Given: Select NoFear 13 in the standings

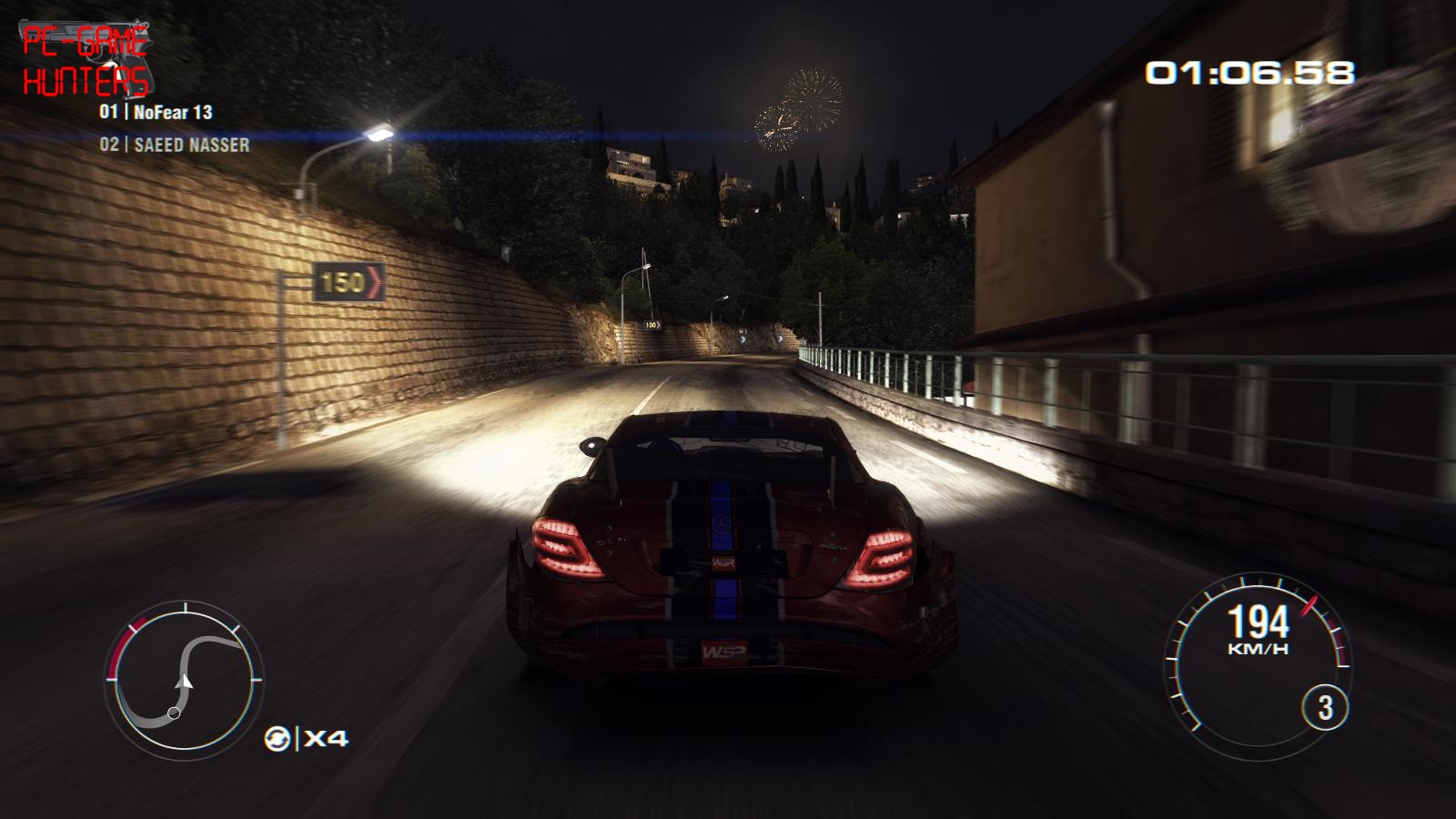Looking at the screenshot, I should pos(157,112).
